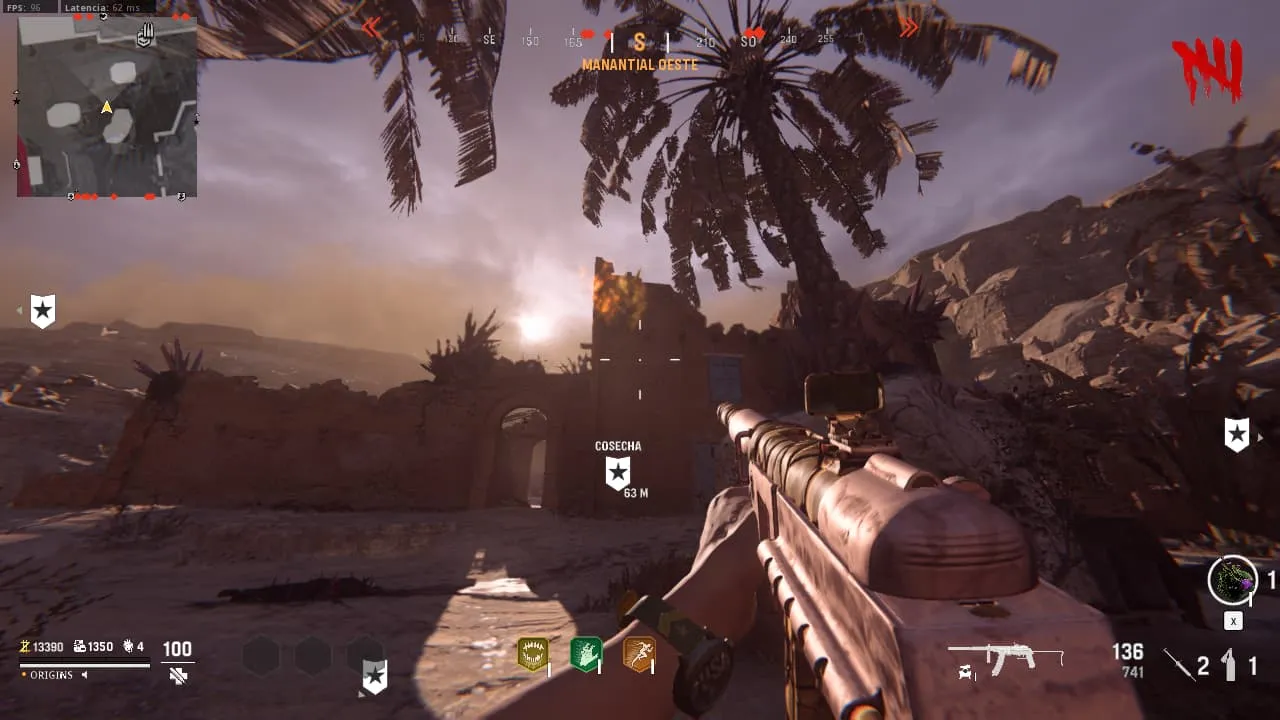Select the molotov cocktail lethal icon

[1231, 664]
